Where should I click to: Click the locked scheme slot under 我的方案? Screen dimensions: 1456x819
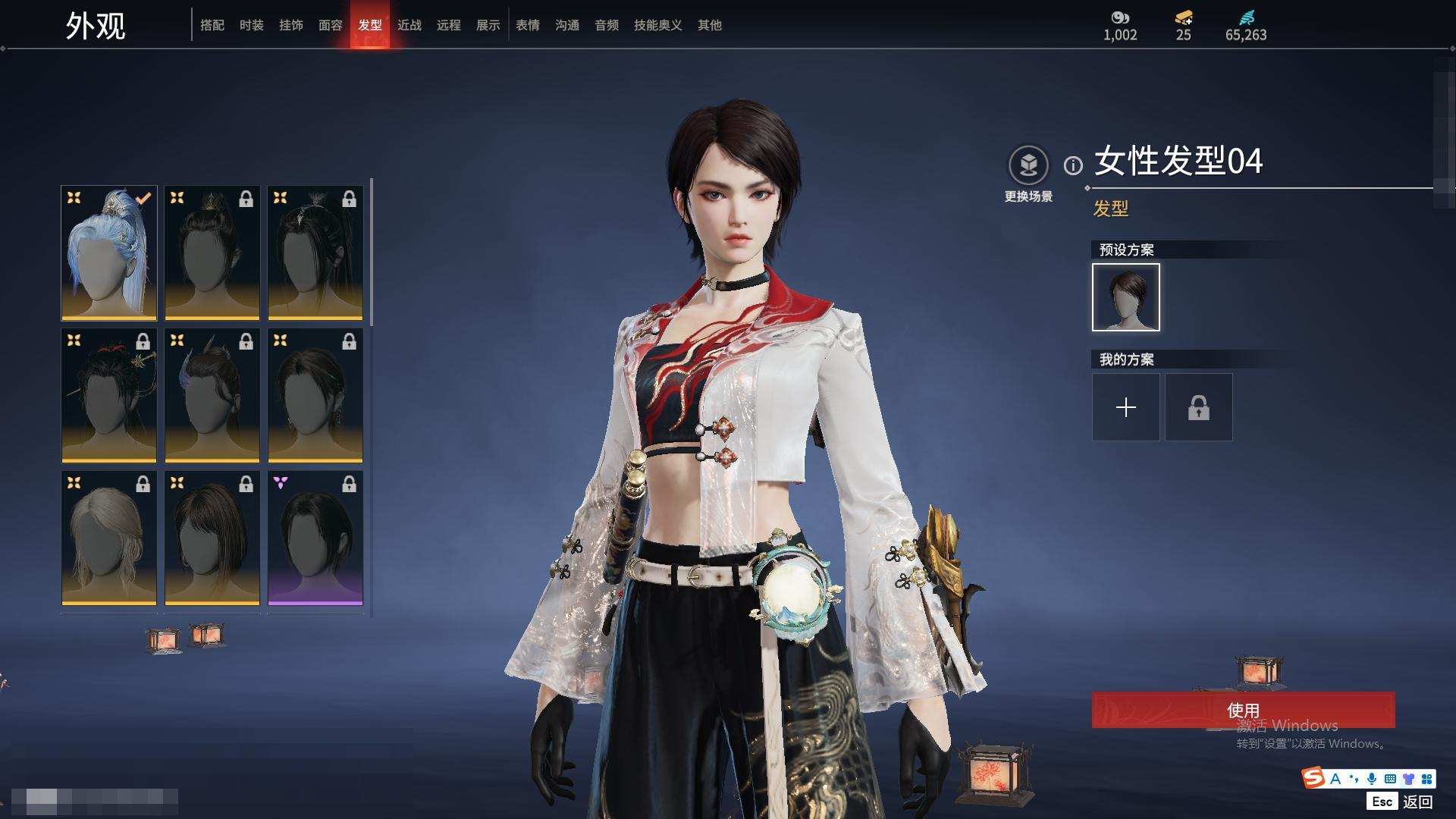click(1199, 407)
